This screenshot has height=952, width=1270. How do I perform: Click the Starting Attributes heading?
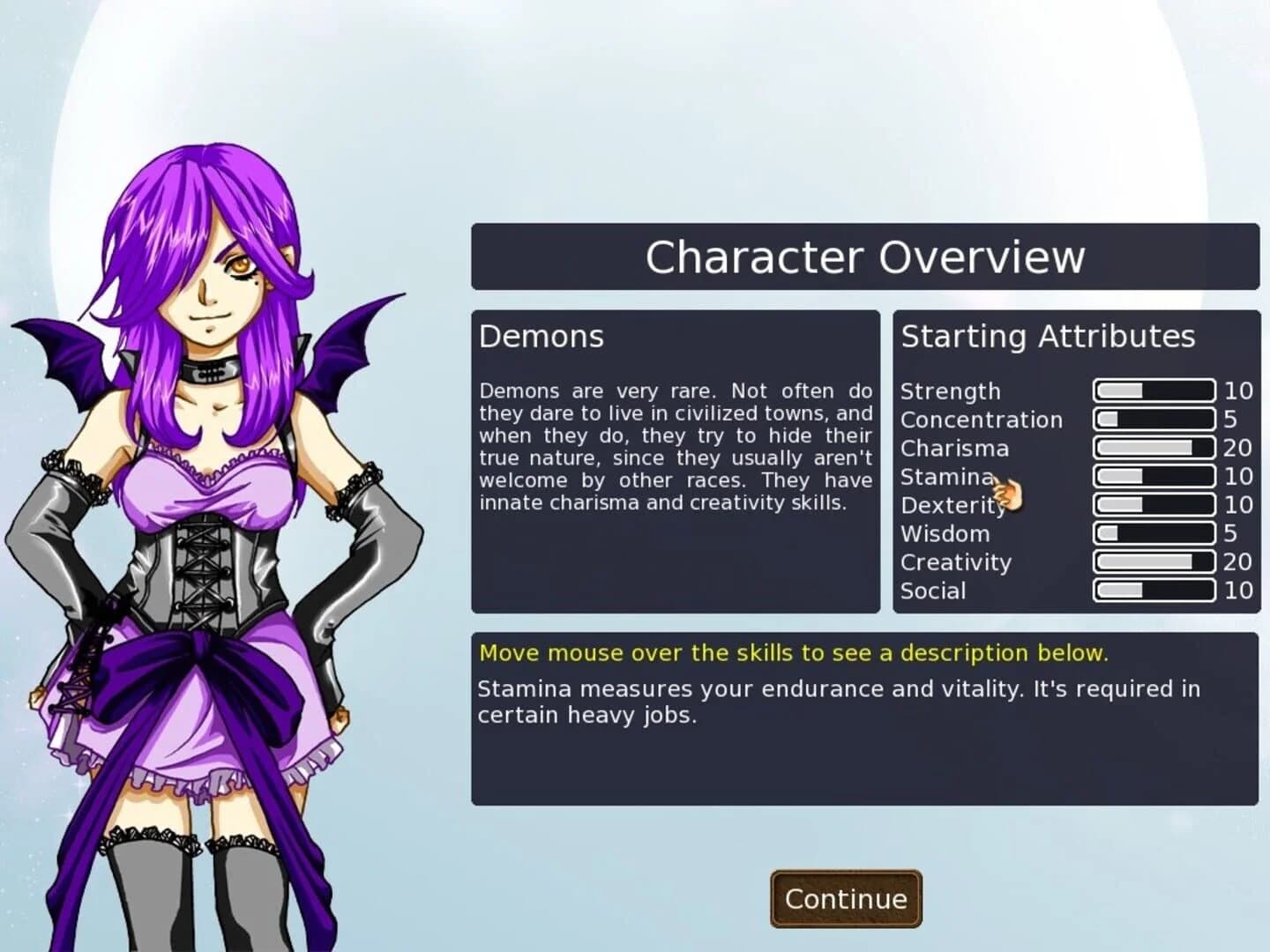[x=1047, y=336]
